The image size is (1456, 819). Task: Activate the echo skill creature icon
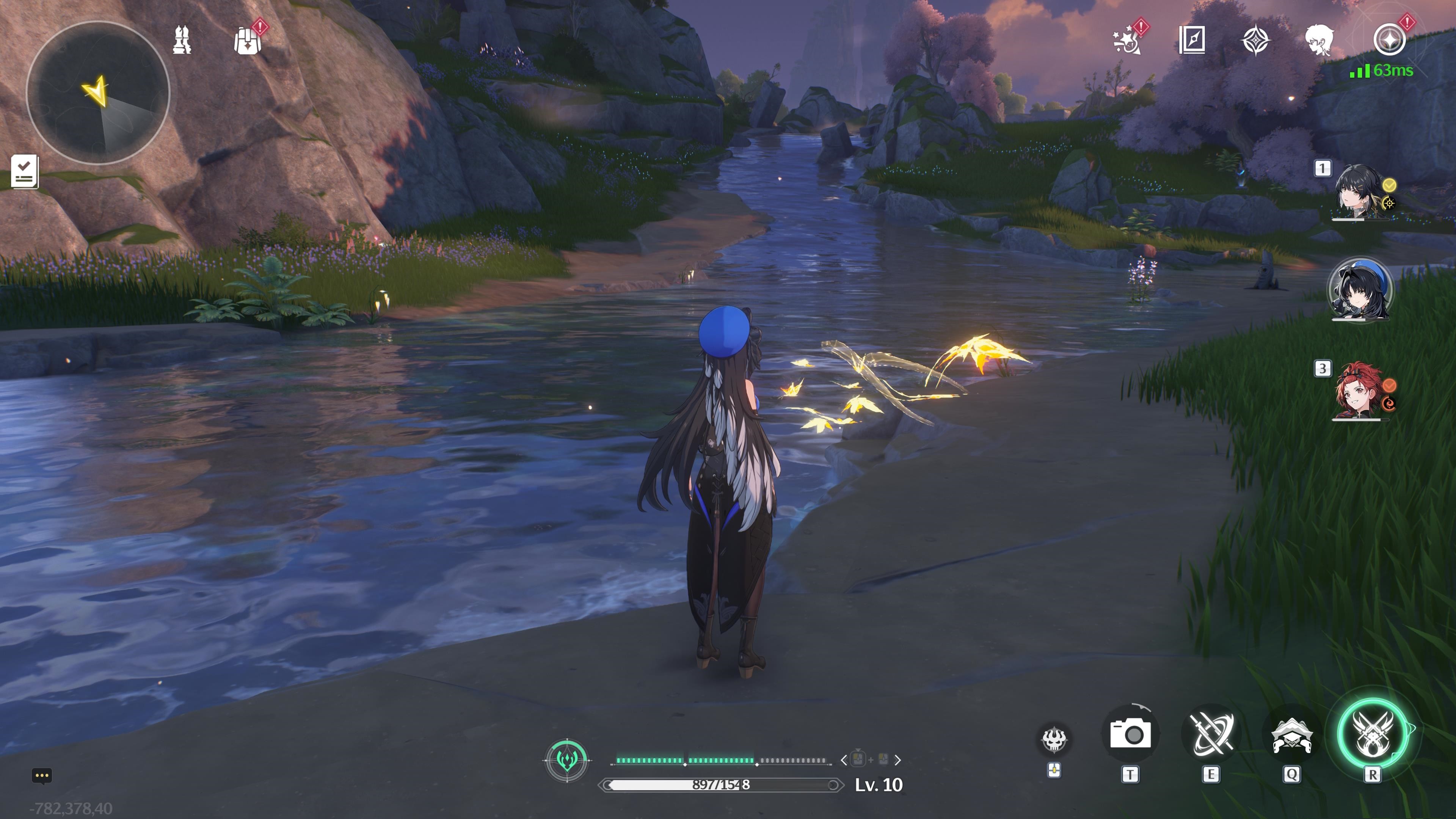click(x=1291, y=735)
